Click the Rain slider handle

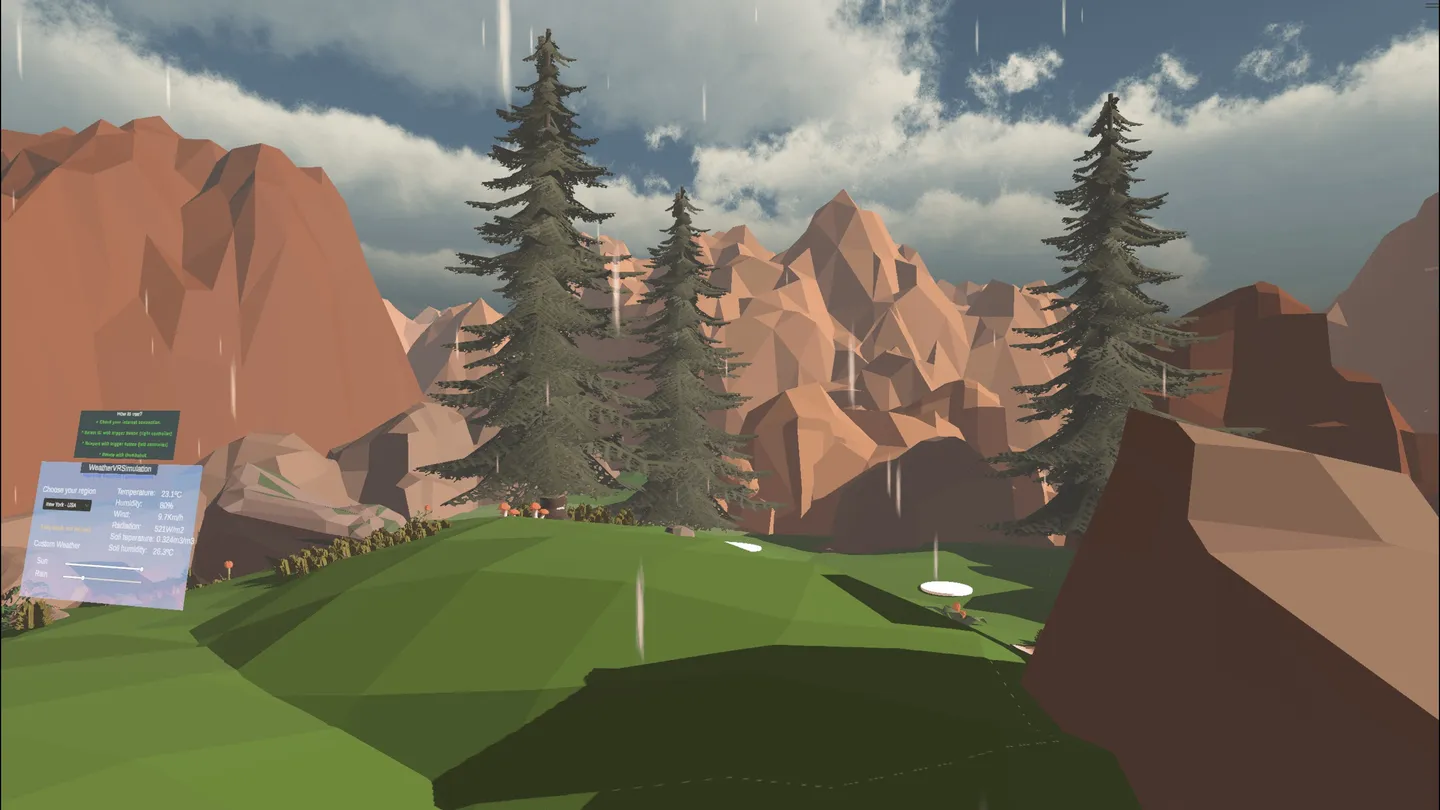pyautogui.click(x=83, y=577)
